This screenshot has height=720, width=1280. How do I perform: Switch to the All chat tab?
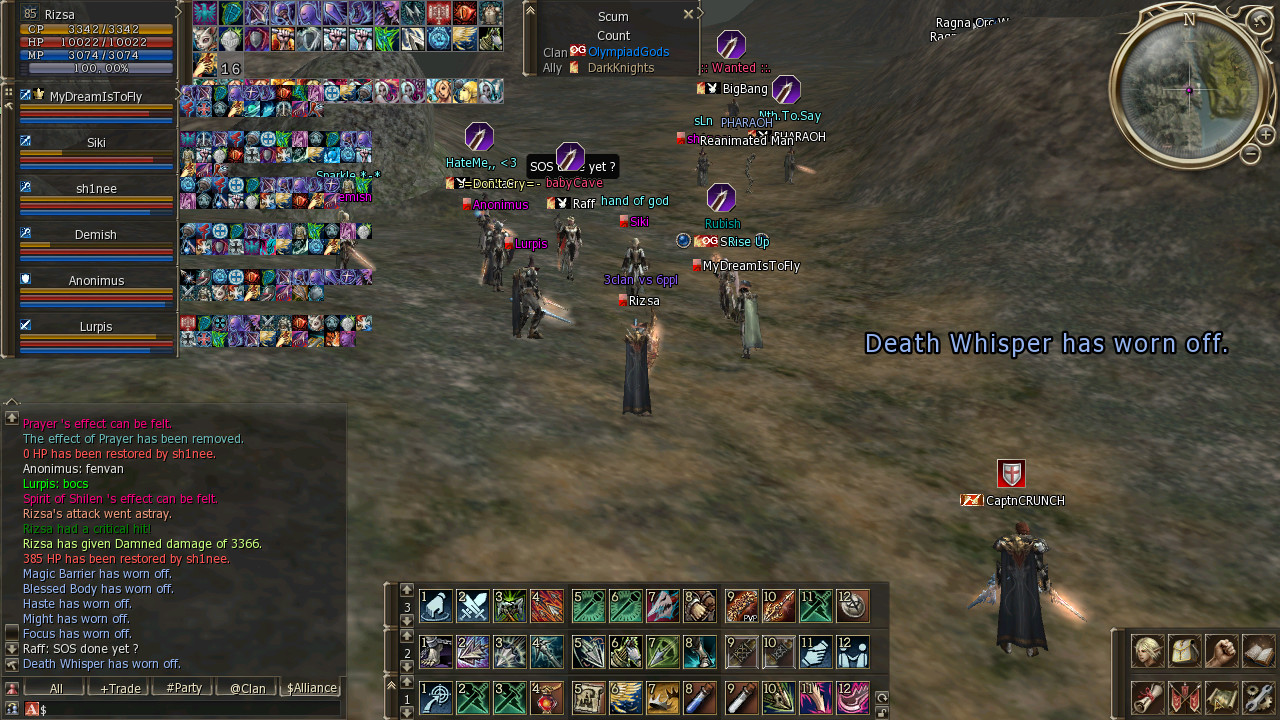(55, 688)
